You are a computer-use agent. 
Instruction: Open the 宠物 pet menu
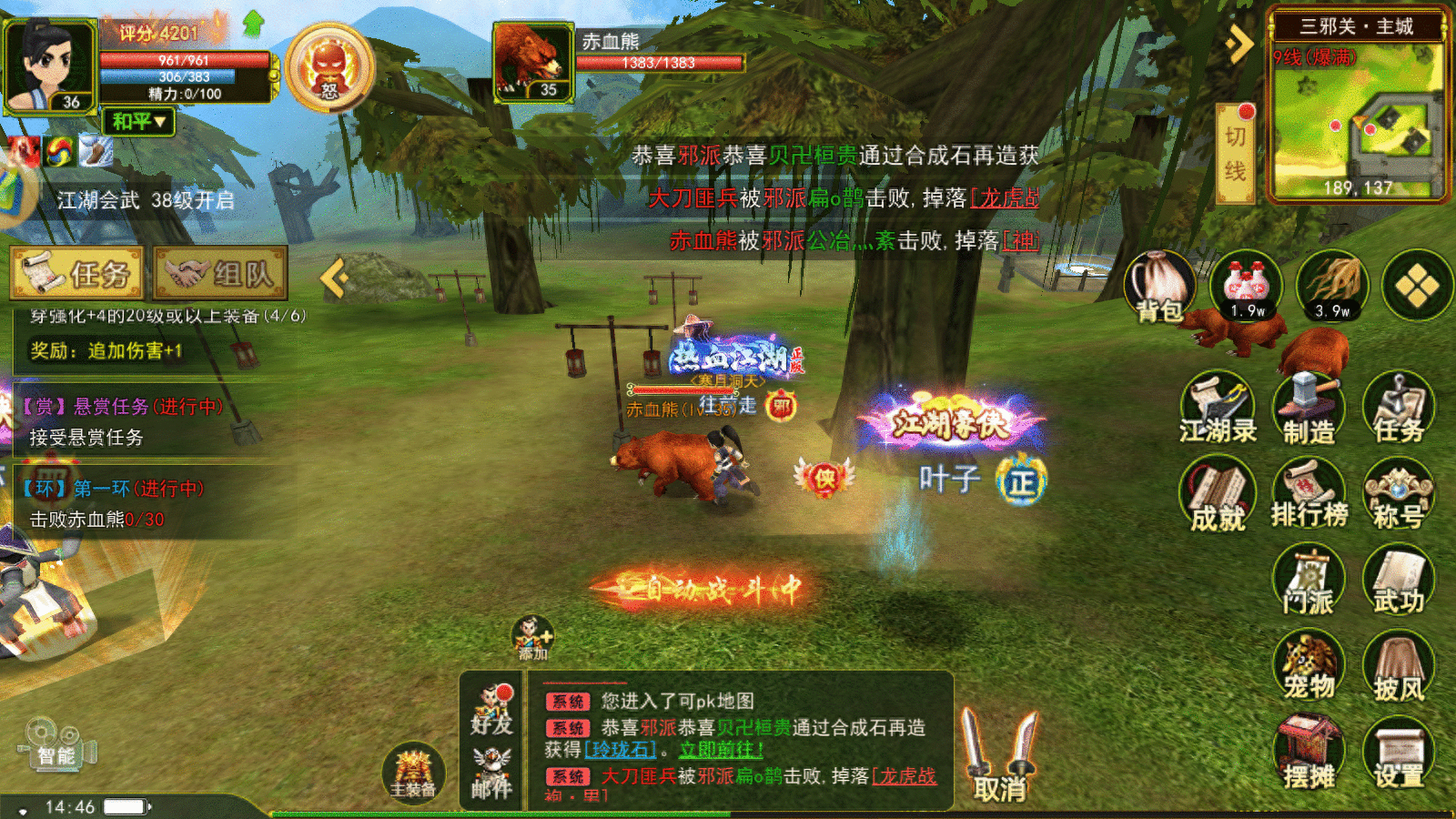pyautogui.click(x=1309, y=666)
